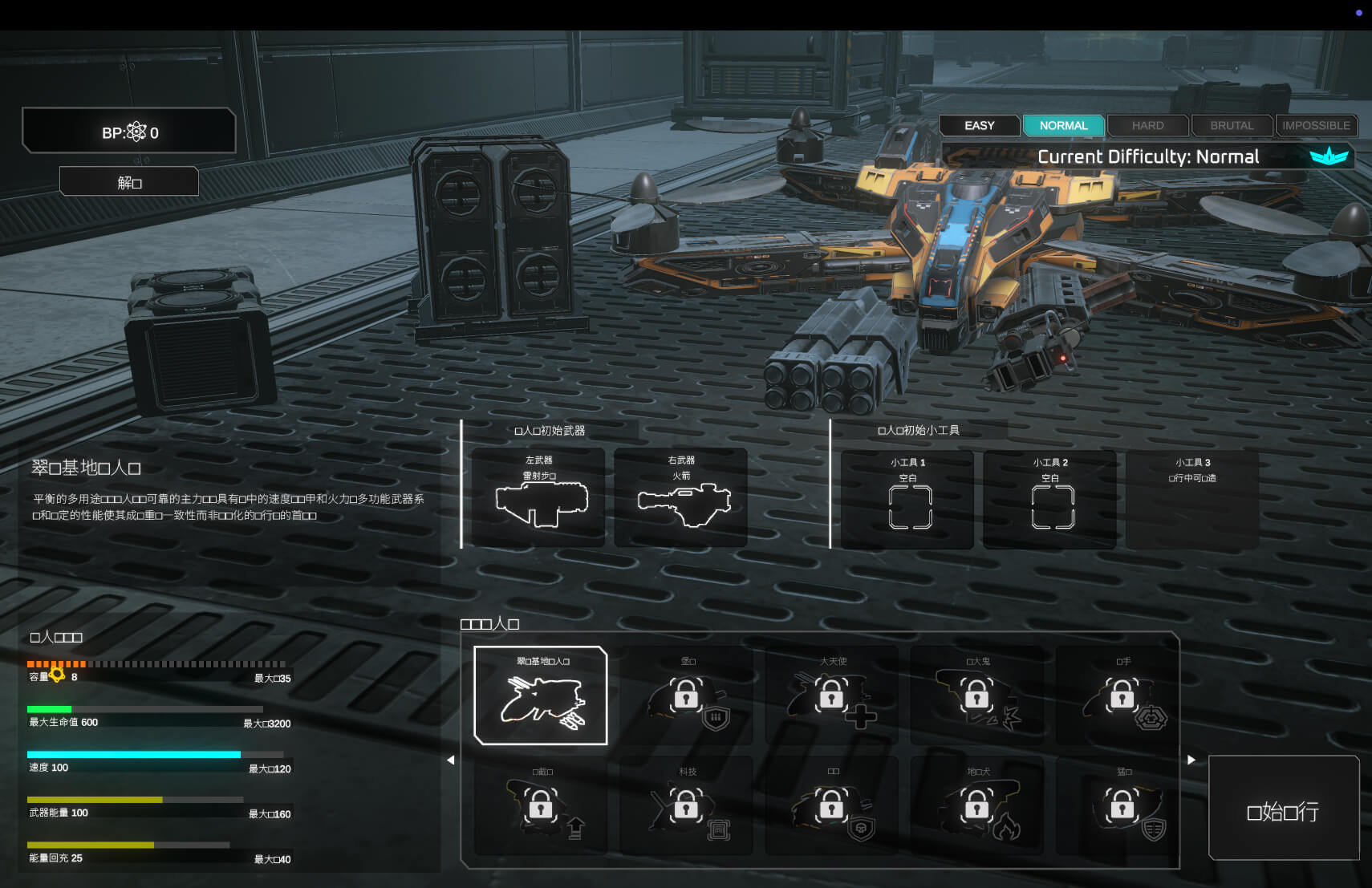Choose the locked drone with plus icon
Viewport: 1372px width, 888px height.
click(833, 695)
